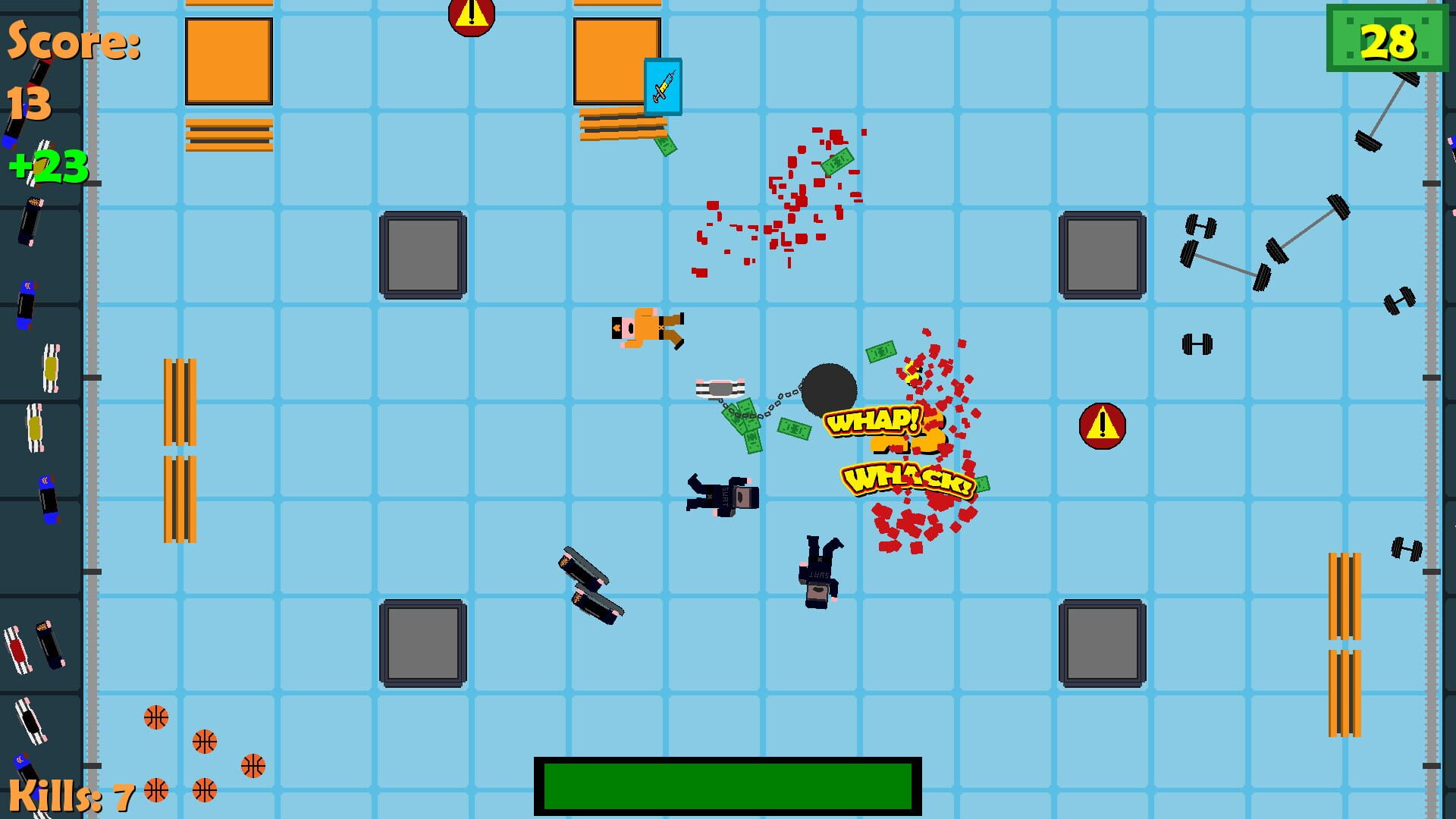Viewport: 1456px width, 819px height.
Task: Click a basketball in the bottom-left corner
Action: tap(155, 717)
